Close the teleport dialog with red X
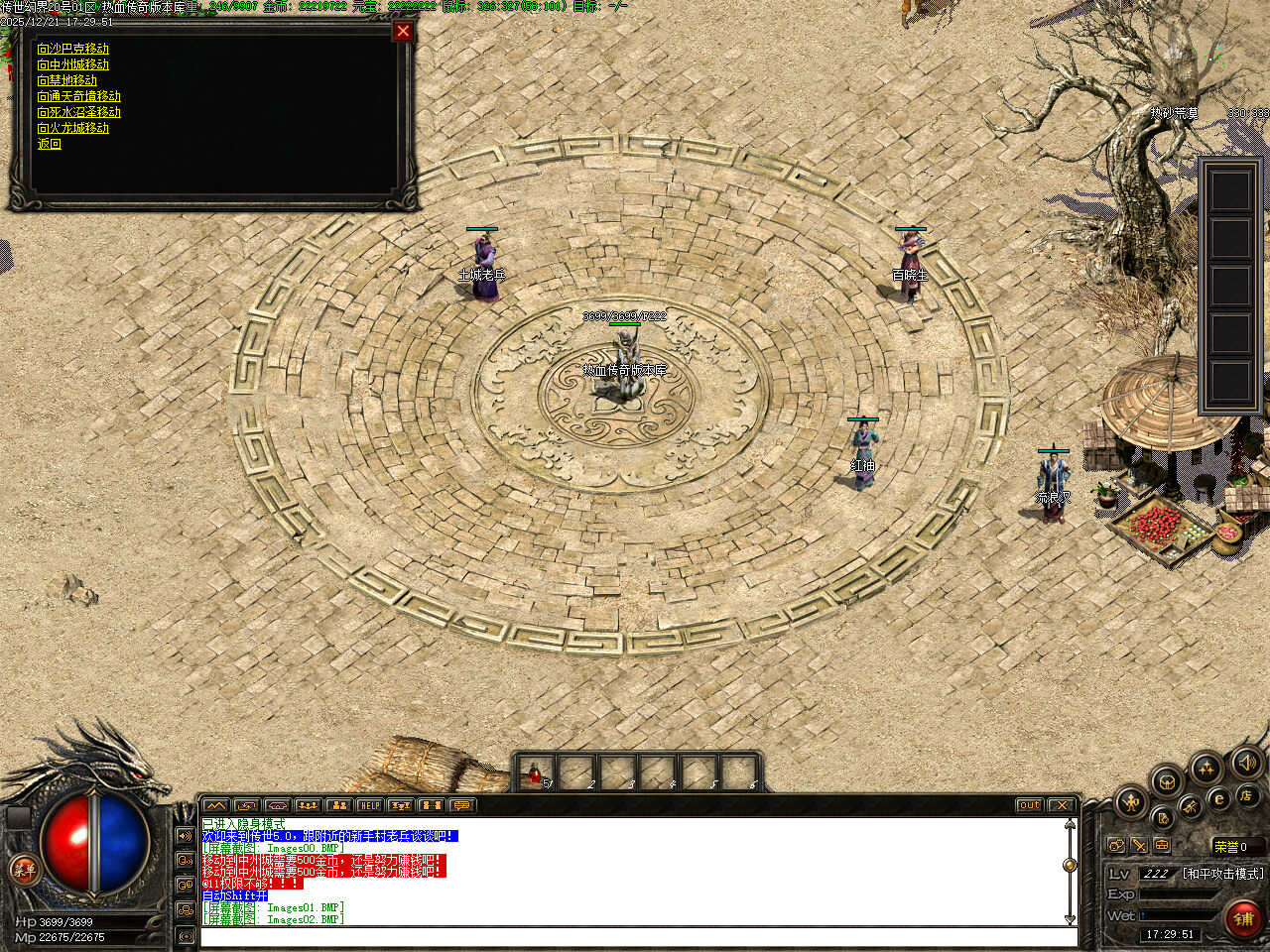Viewport: 1270px width, 952px height. [403, 31]
